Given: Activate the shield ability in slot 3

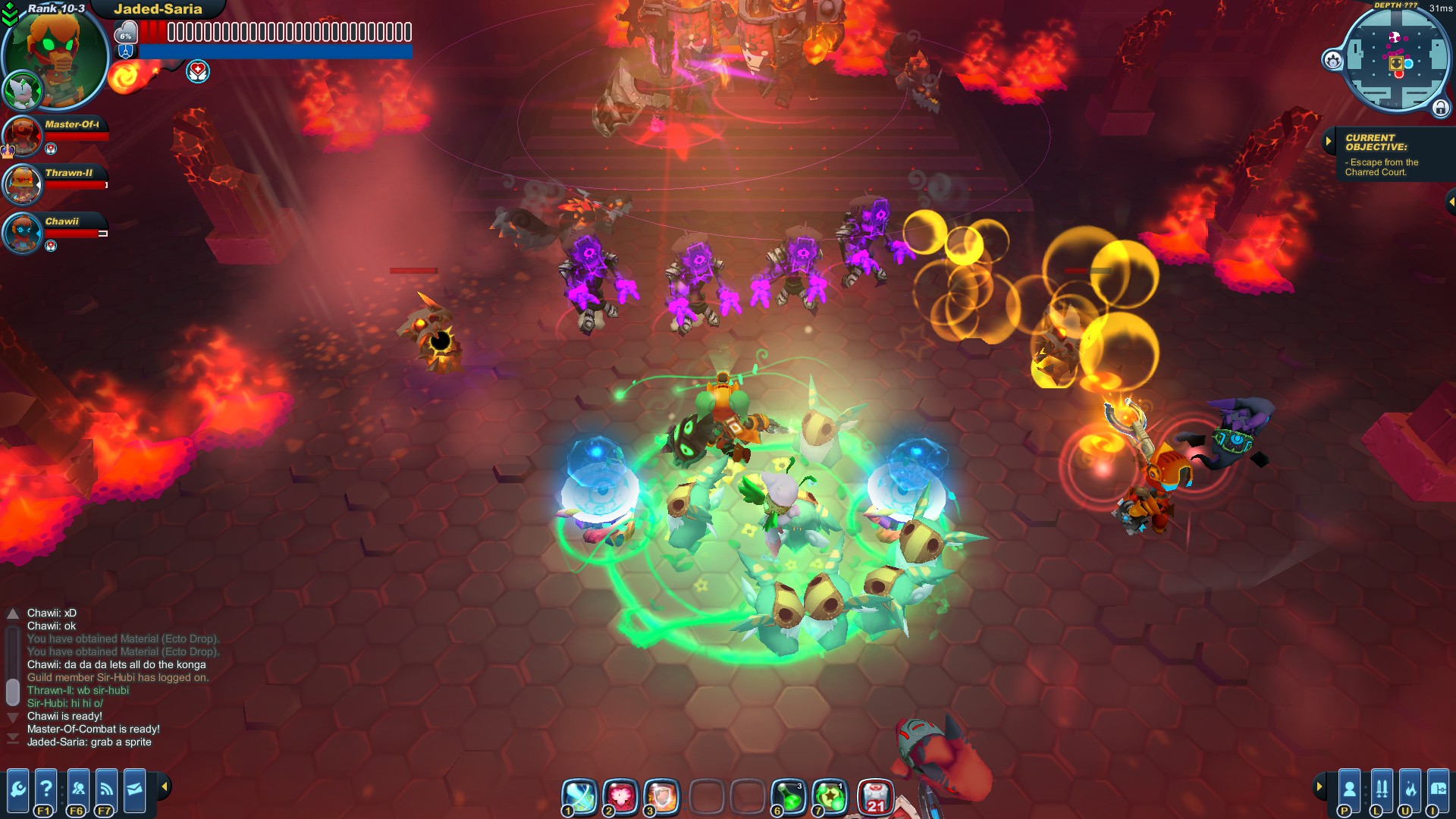Looking at the screenshot, I should tap(661, 796).
